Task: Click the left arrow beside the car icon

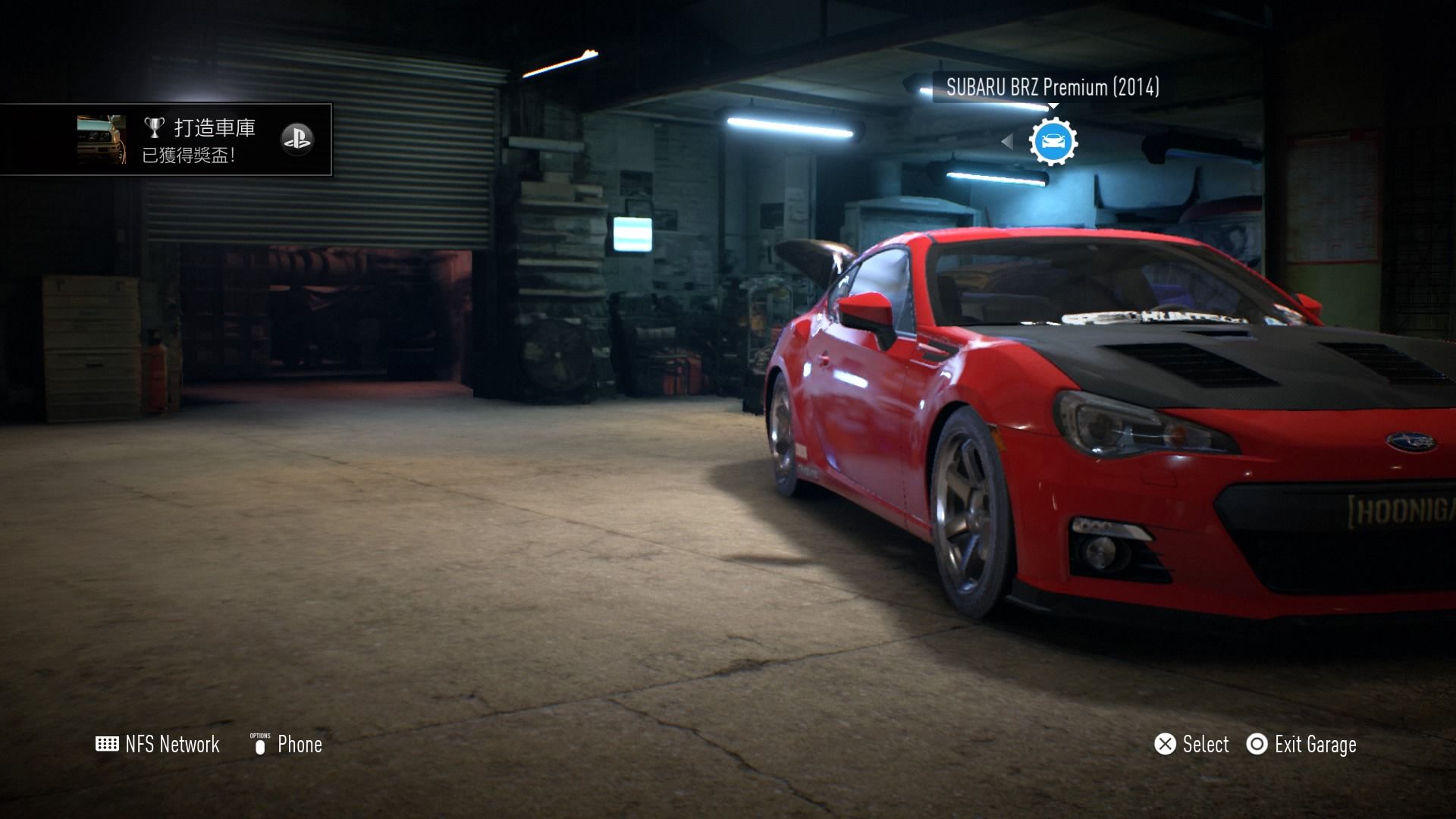Action: pos(1007,141)
